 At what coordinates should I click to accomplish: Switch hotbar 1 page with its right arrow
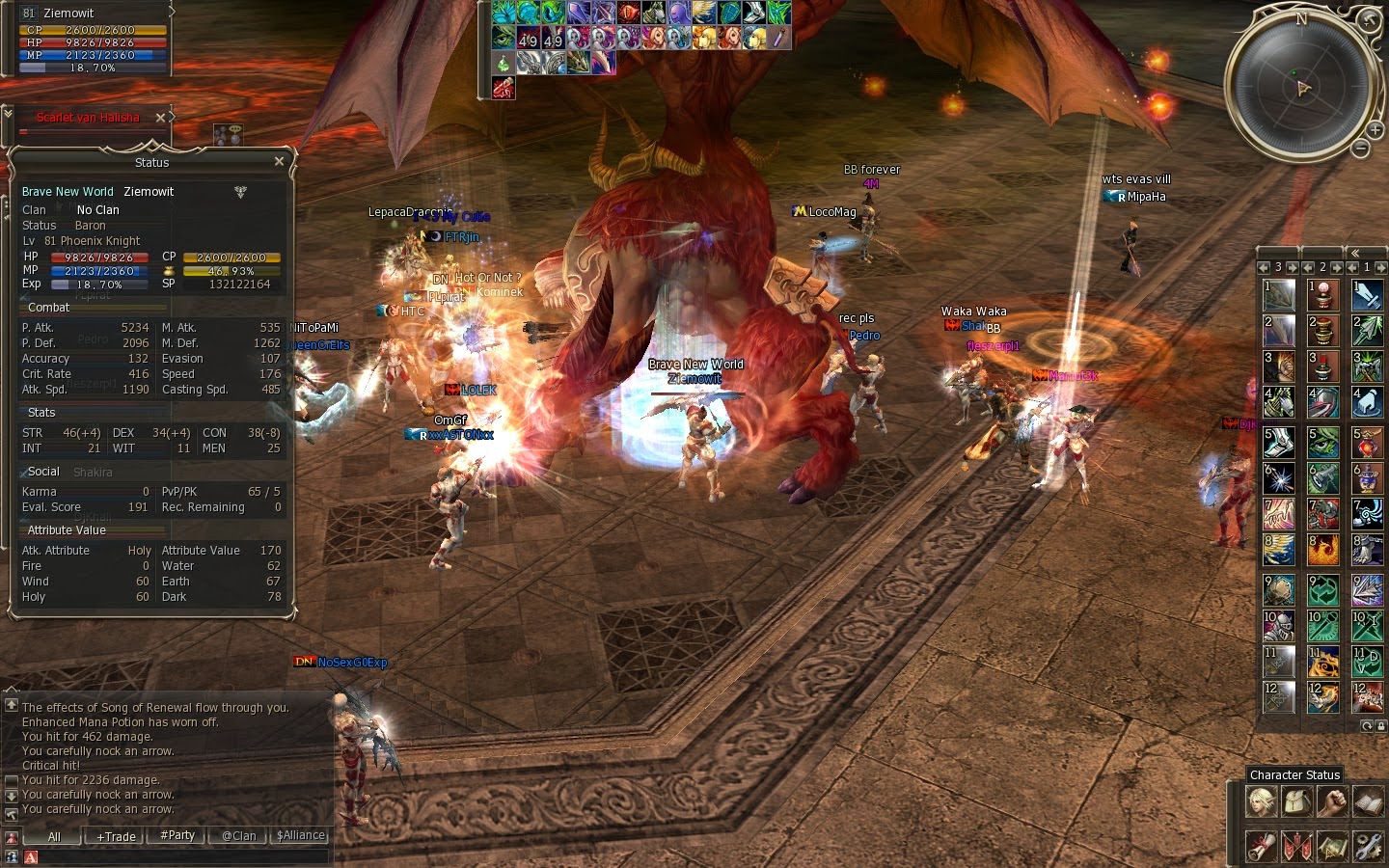(x=1383, y=267)
